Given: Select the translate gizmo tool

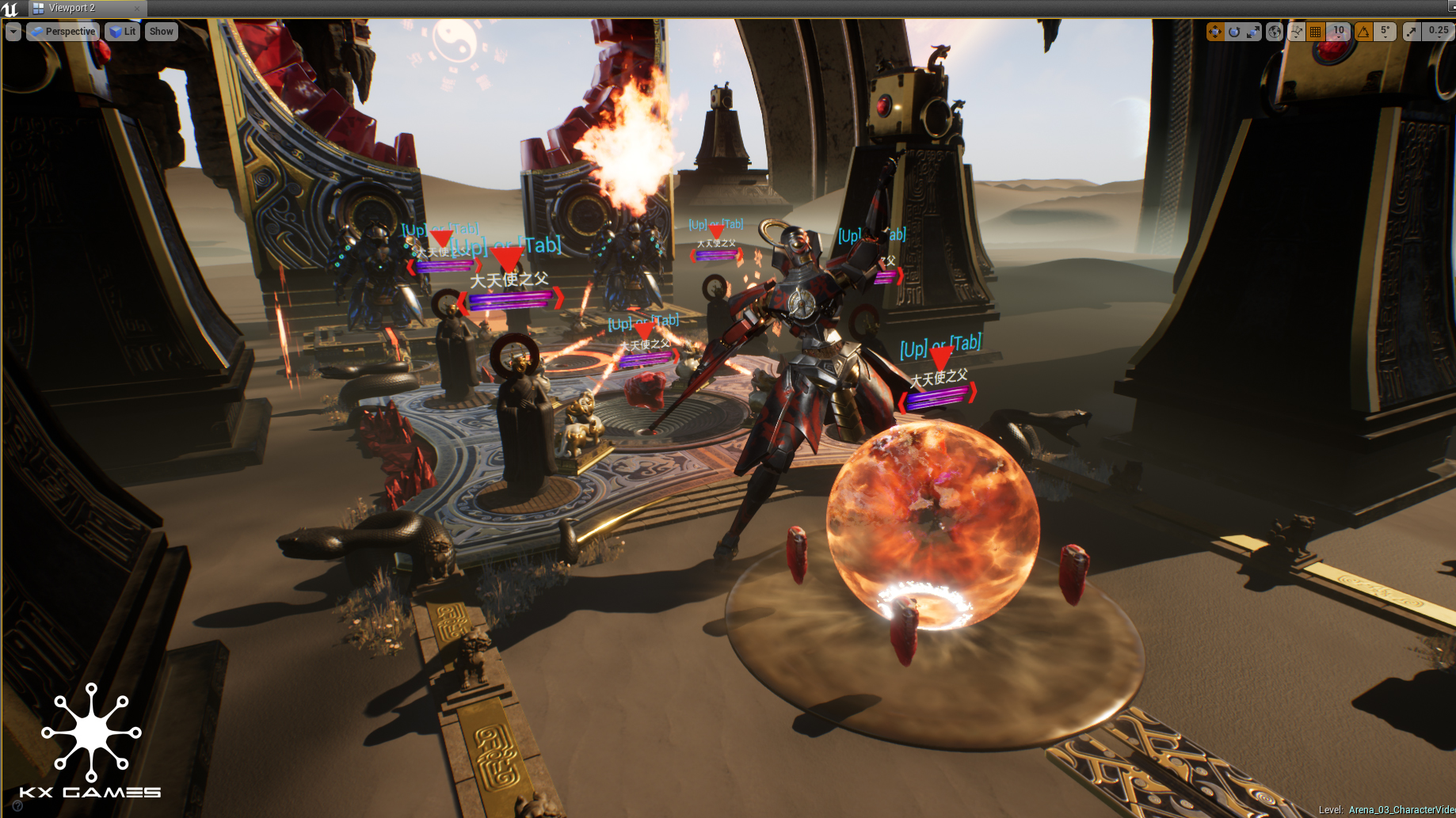Looking at the screenshot, I should [x=1214, y=32].
